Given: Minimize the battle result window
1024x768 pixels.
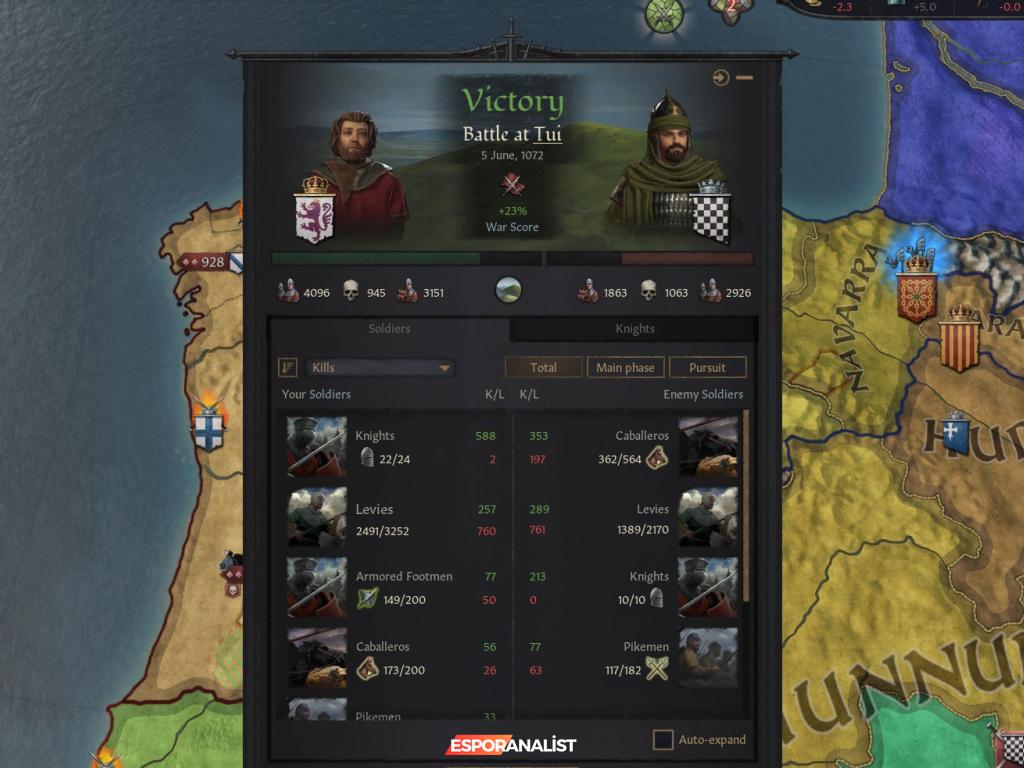Looking at the screenshot, I should (x=745, y=78).
